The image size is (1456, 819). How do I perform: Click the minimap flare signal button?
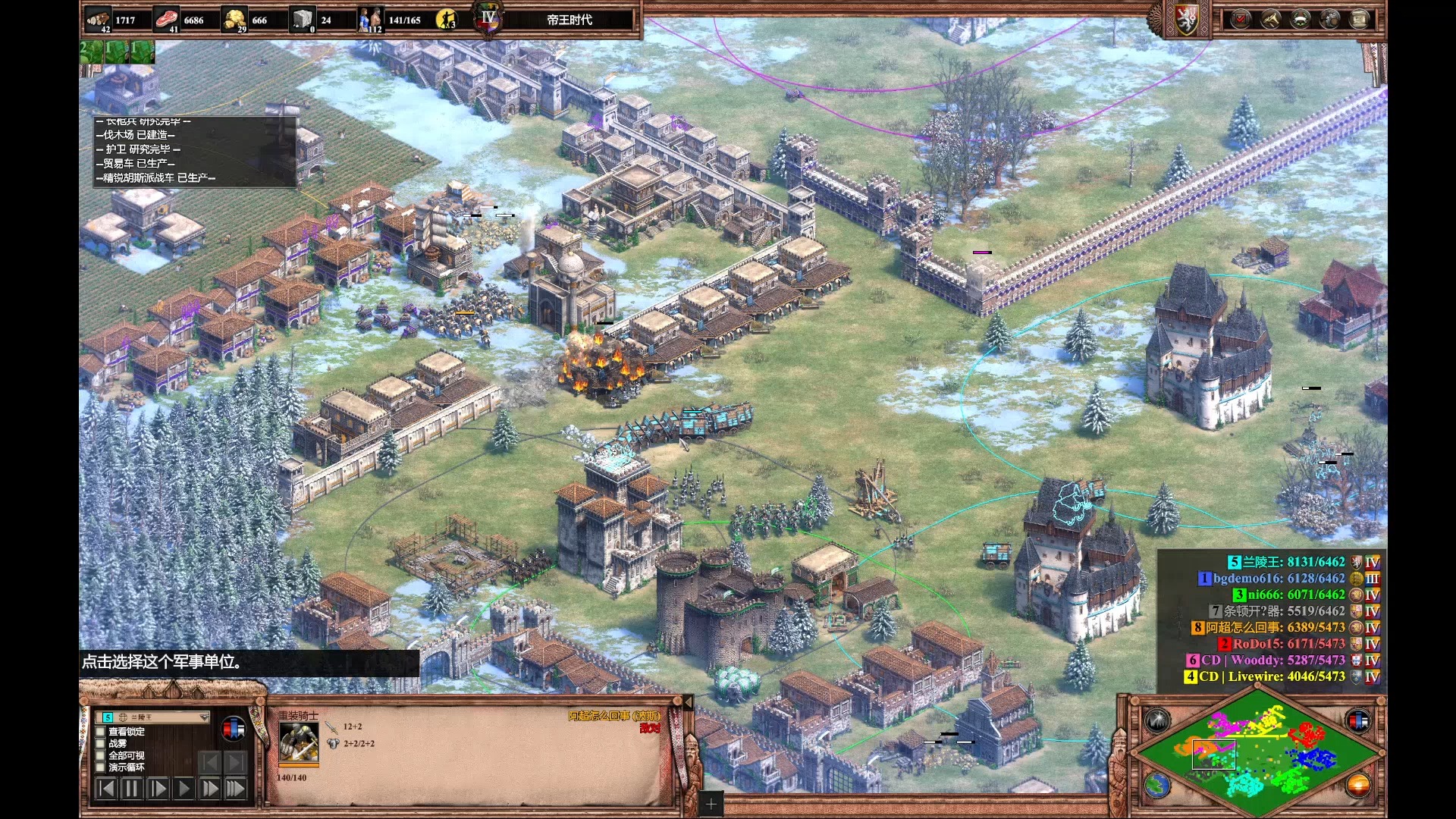point(1157,720)
